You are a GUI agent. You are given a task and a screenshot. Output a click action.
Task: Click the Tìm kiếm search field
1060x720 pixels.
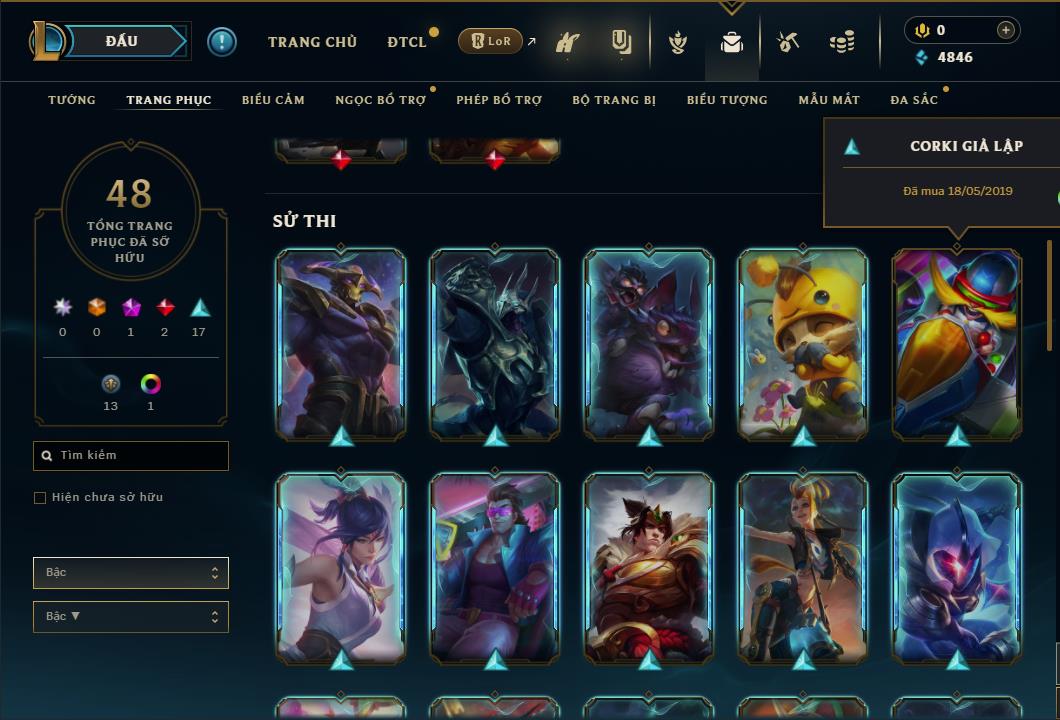[x=131, y=456]
